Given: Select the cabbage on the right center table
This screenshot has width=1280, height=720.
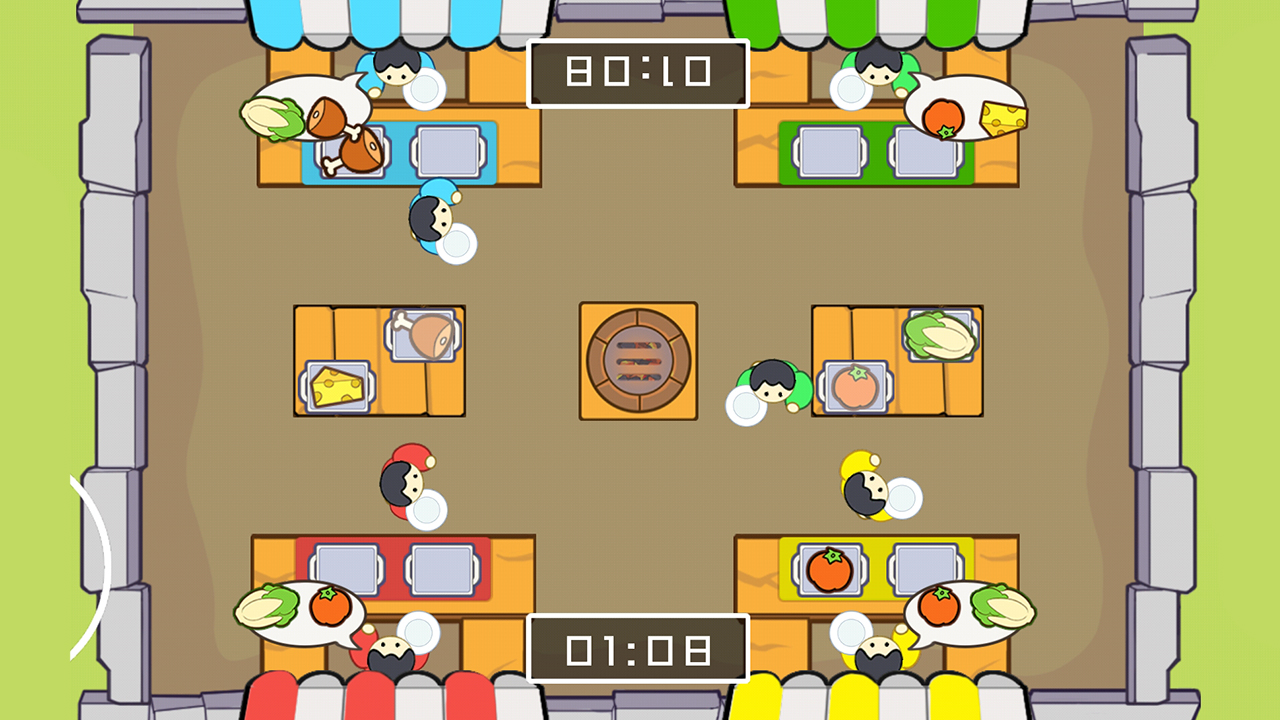Looking at the screenshot, I should tap(941, 337).
